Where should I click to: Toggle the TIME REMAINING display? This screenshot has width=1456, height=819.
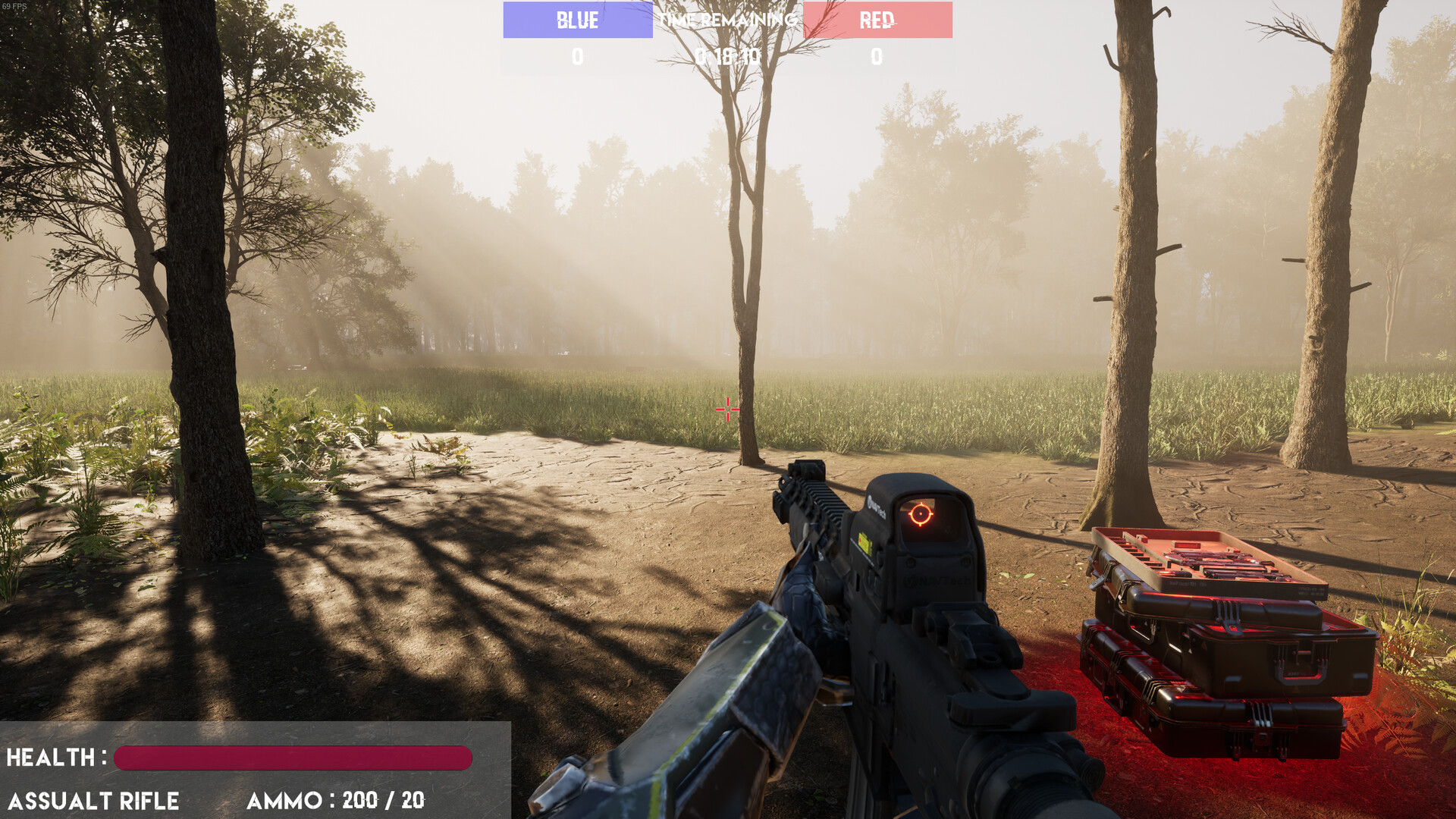[x=727, y=20]
